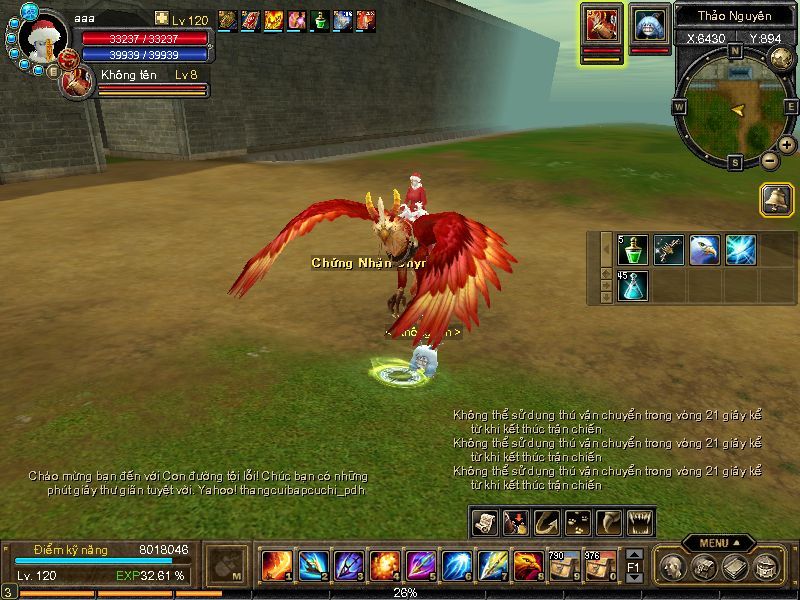The width and height of the screenshot is (800, 600).
Task: Activate the phoenix skill in hotbar slot 8
Action: 528,566
